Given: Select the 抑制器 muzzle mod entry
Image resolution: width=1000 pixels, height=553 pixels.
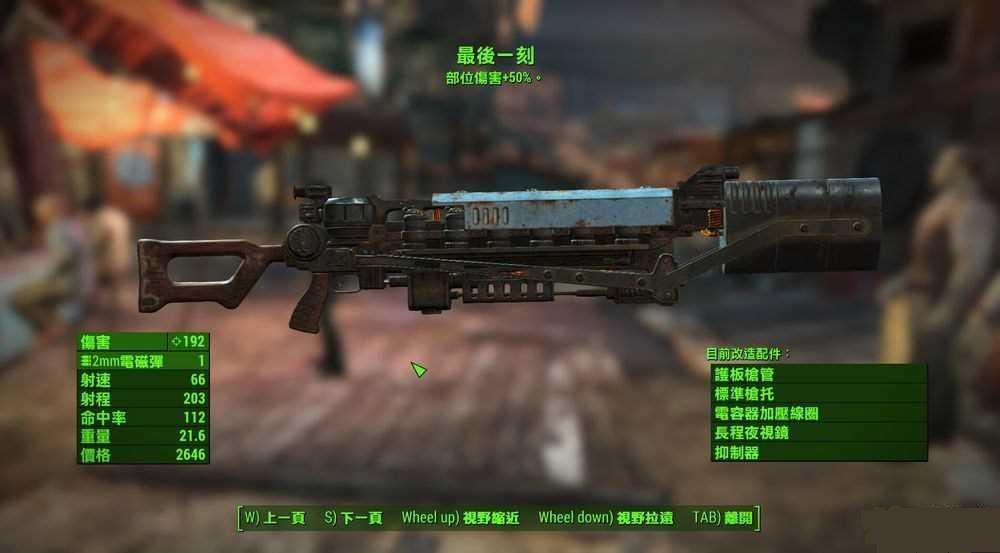Looking at the screenshot, I should [818, 452].
